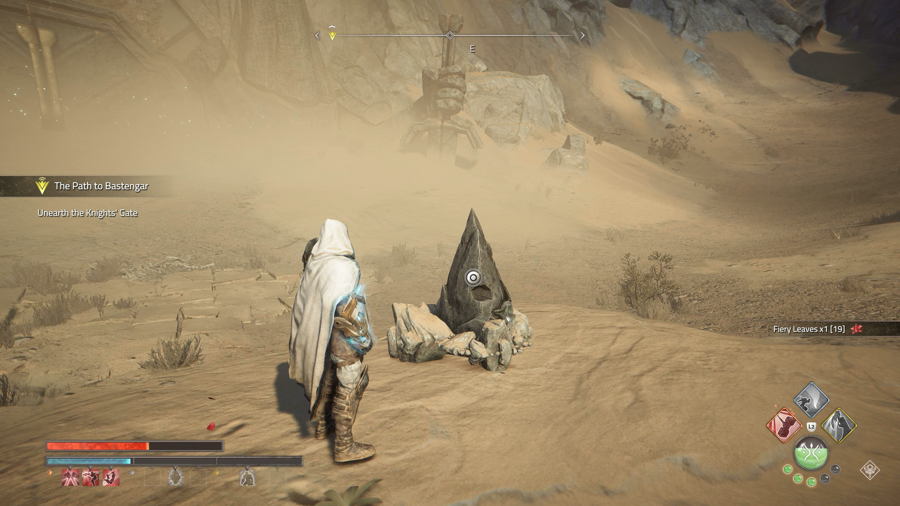Use the grey top diamond ability

pos(811,399)
